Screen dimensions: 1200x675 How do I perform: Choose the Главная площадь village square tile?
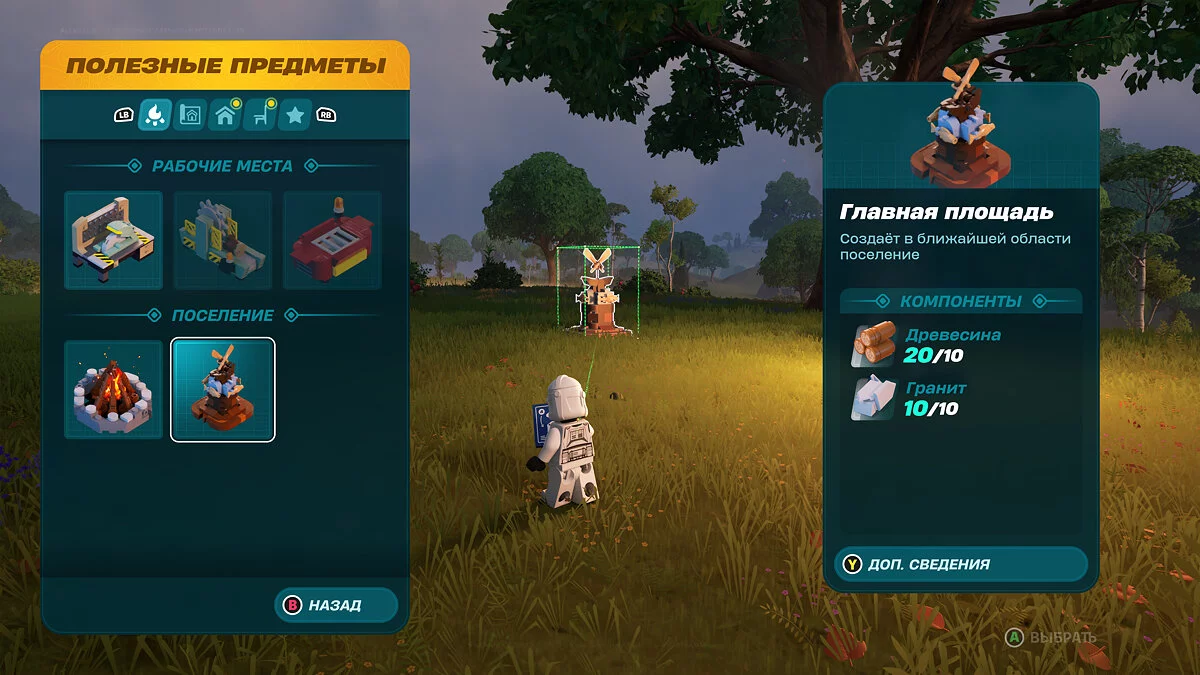[223, 389]
